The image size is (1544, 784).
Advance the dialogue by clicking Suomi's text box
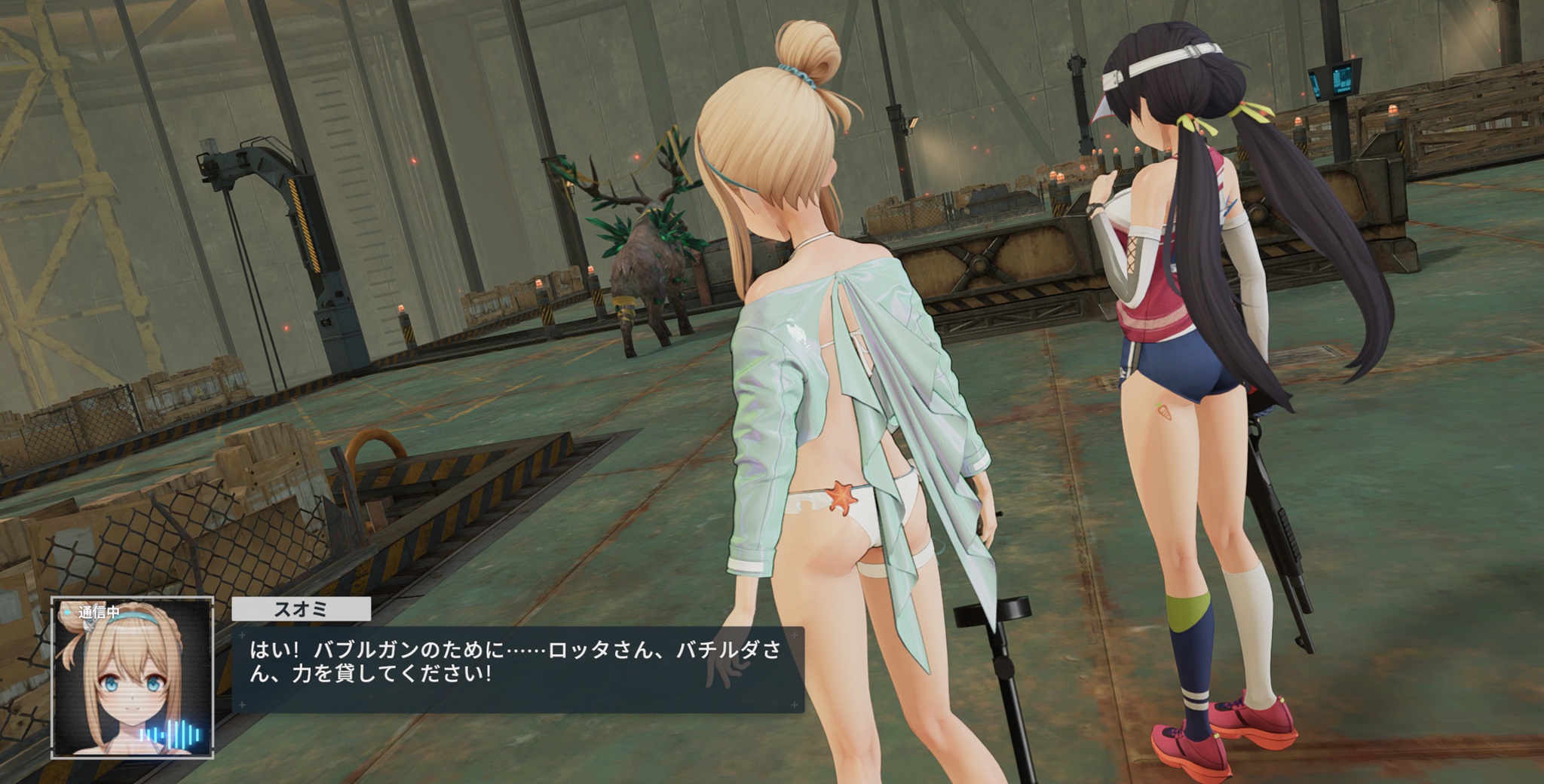(517, 669)
